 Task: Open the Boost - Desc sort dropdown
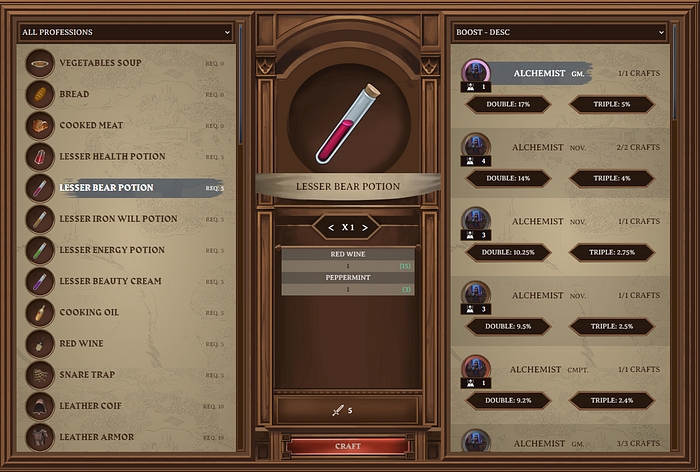[x=559, y=32]
